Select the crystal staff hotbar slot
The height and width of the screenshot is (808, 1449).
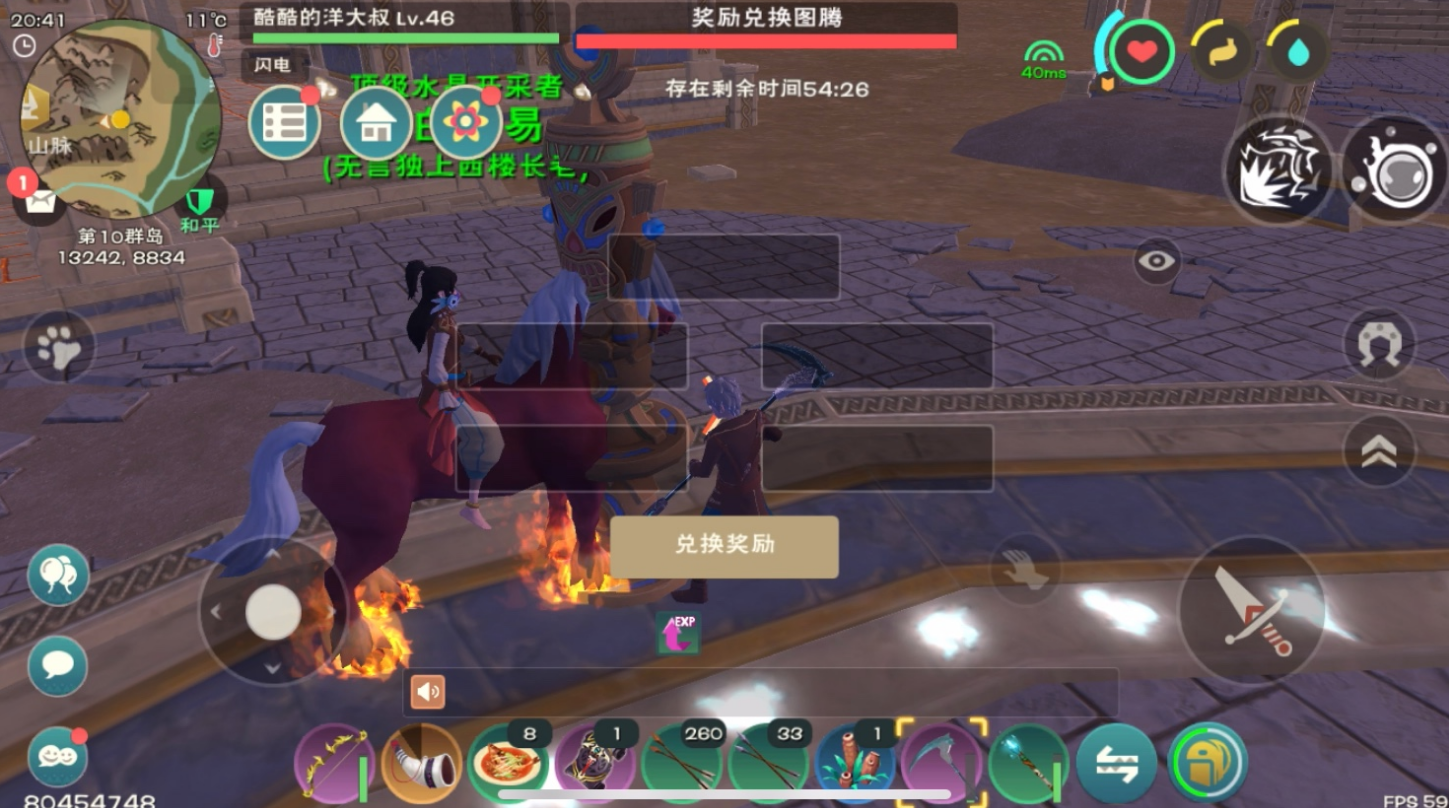tap(1029, 764)
